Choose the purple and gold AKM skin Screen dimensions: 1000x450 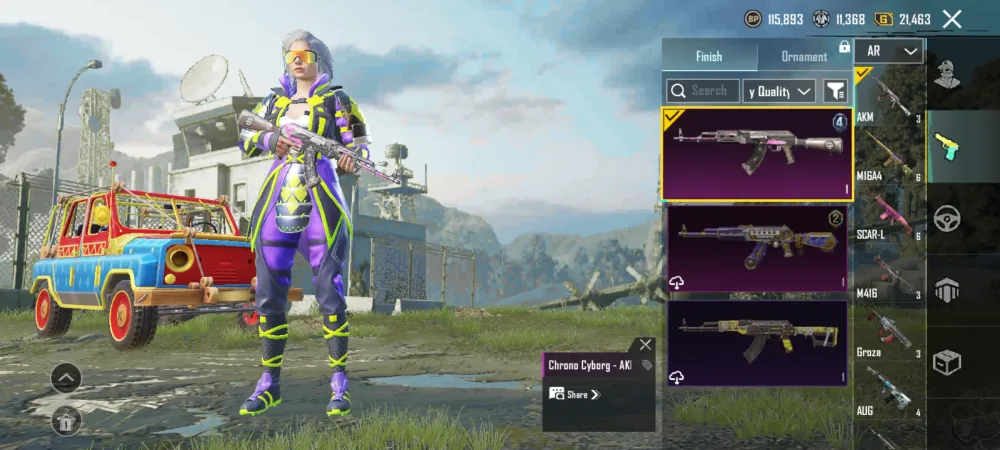pos(755,249)
